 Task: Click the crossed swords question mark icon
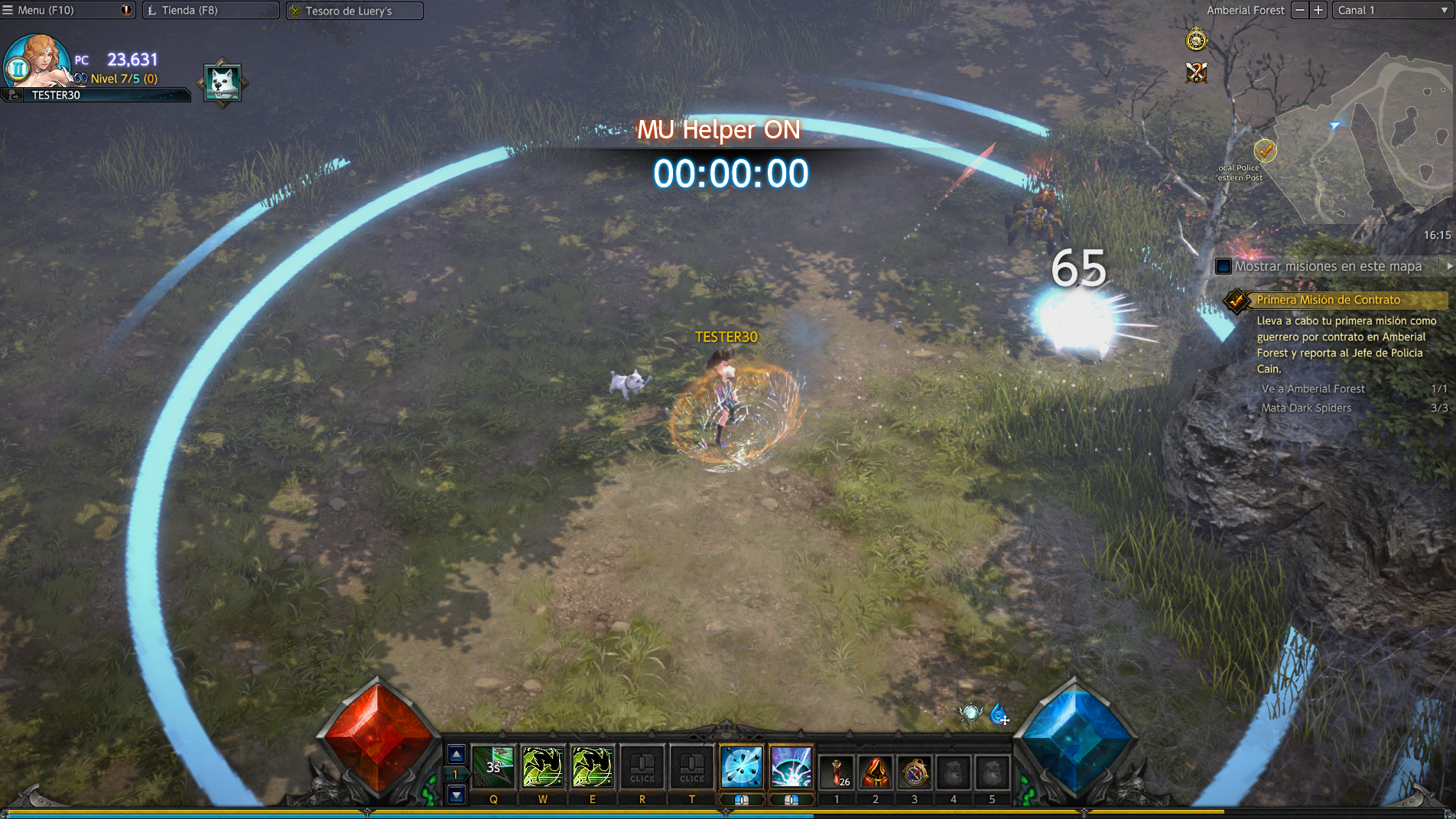pyautogui.click(x=1196, y=73)
